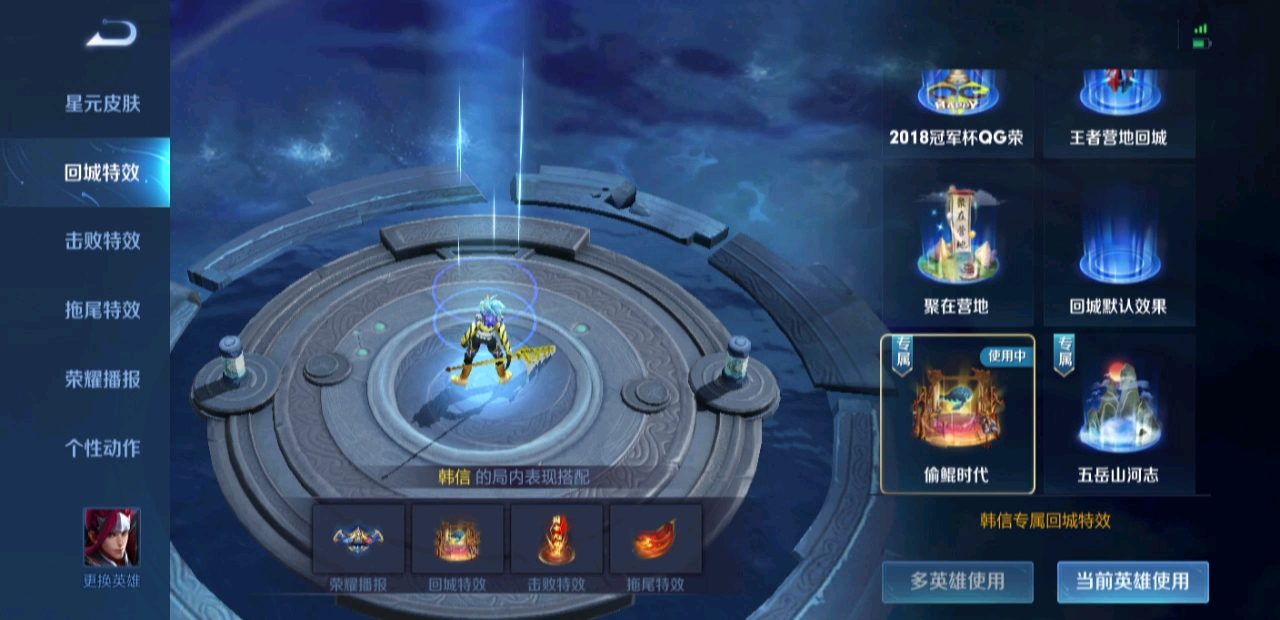1280x620 pixels.
Task: Click the 多英雄使用 button
Action: pos(957,581)
